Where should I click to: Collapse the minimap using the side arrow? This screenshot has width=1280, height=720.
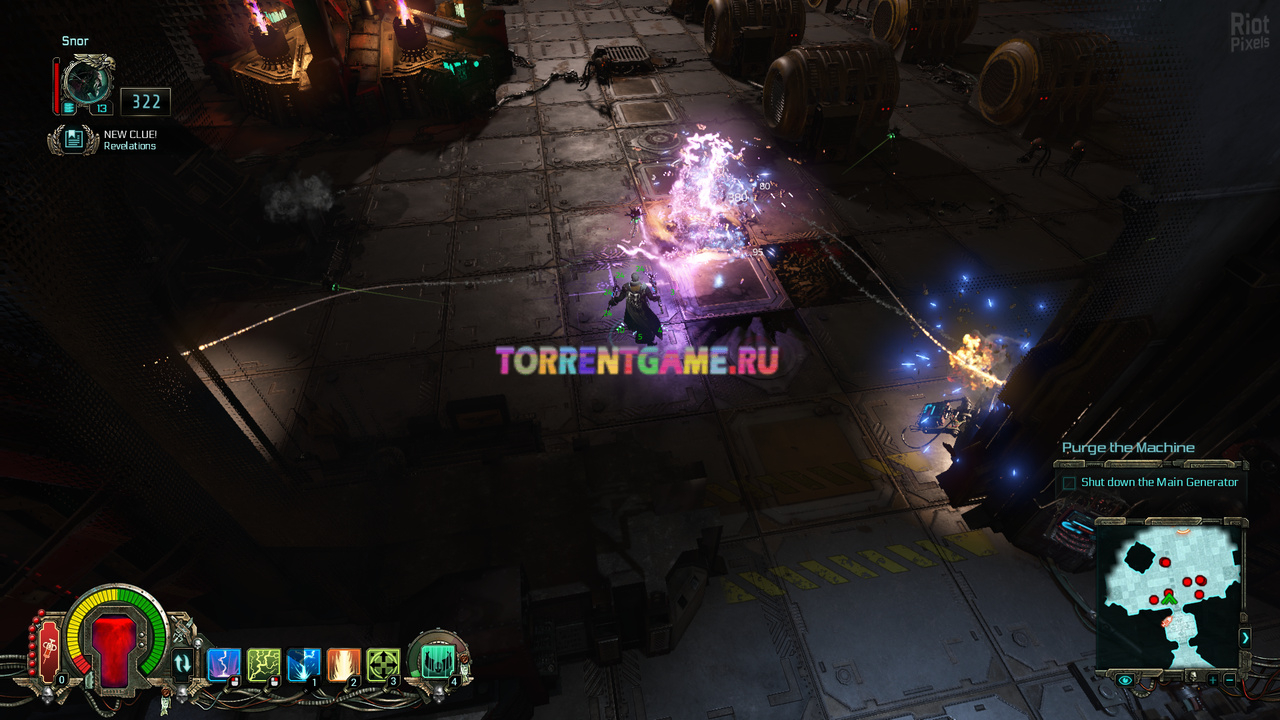1245,637
